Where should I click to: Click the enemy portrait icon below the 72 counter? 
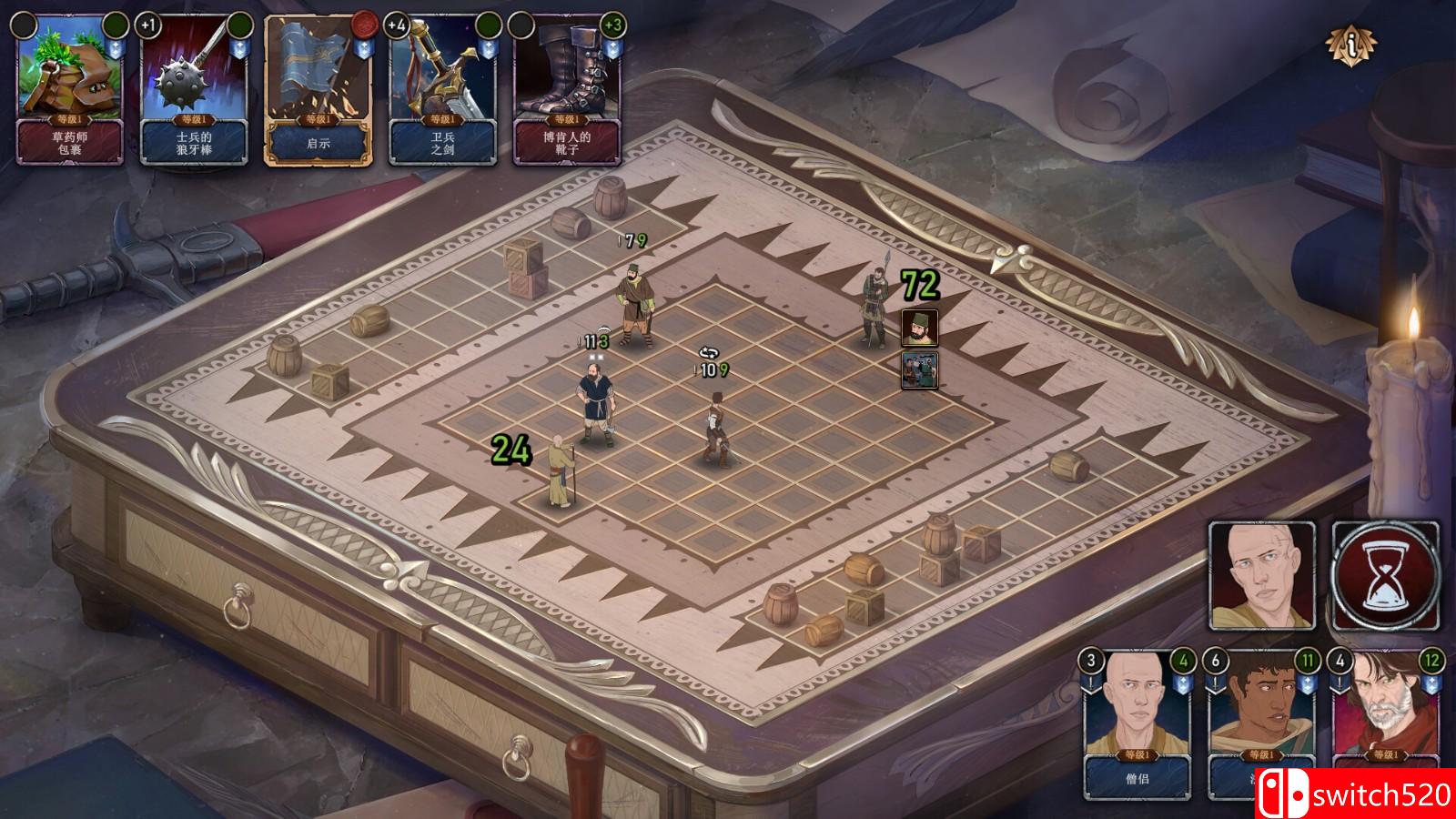point(919,327)
